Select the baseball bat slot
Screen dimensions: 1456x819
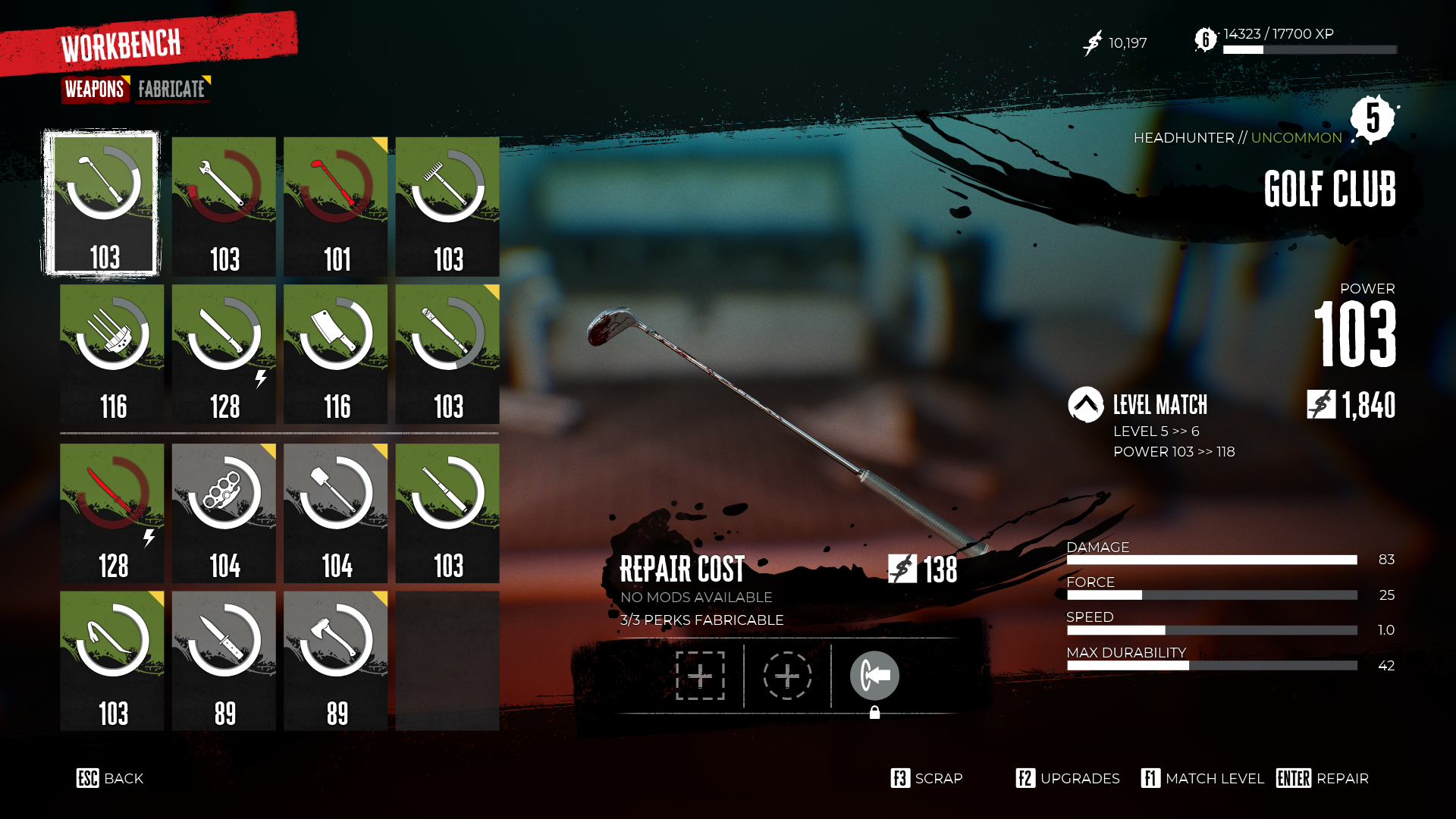(x=447, y=354)
